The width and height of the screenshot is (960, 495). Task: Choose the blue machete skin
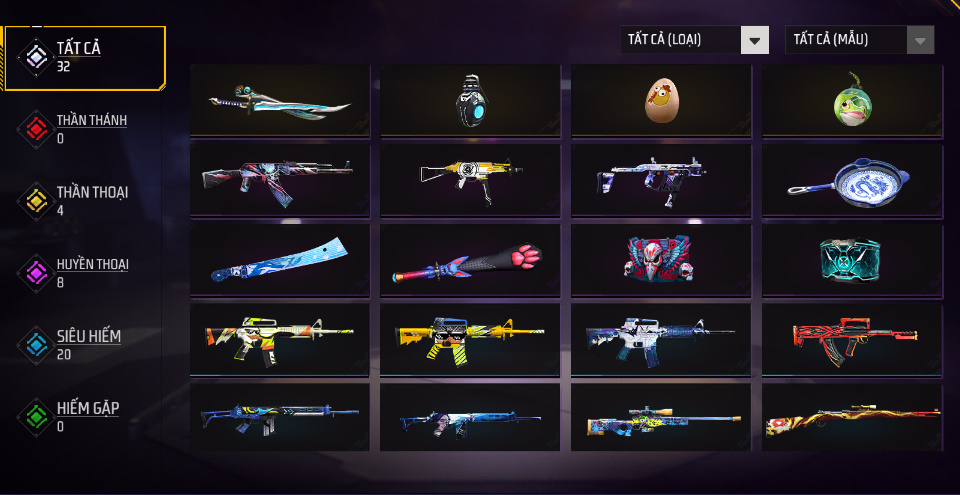[x=280, y=260]
